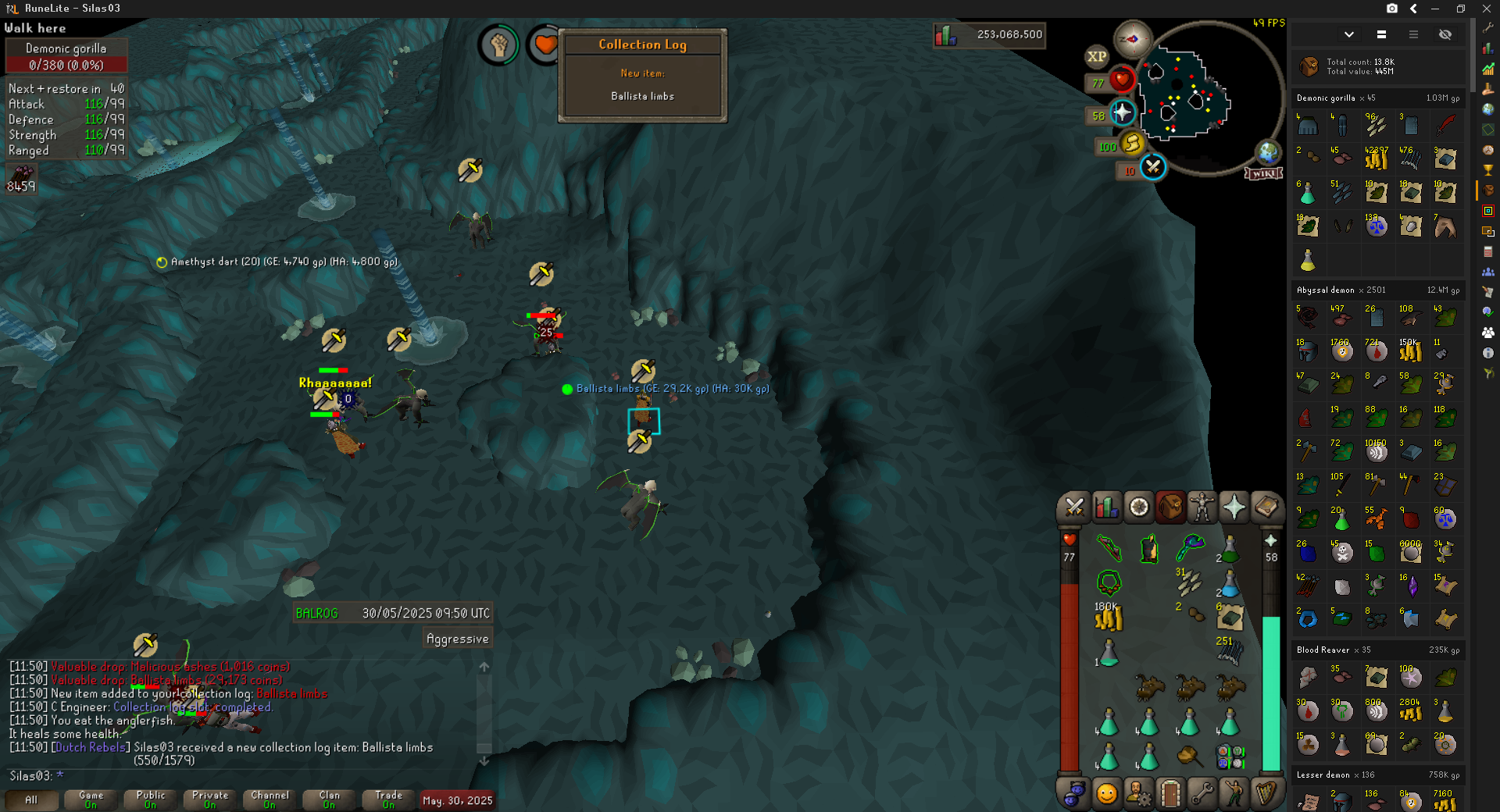Toggle run energy orb

tap(1131, 143)
